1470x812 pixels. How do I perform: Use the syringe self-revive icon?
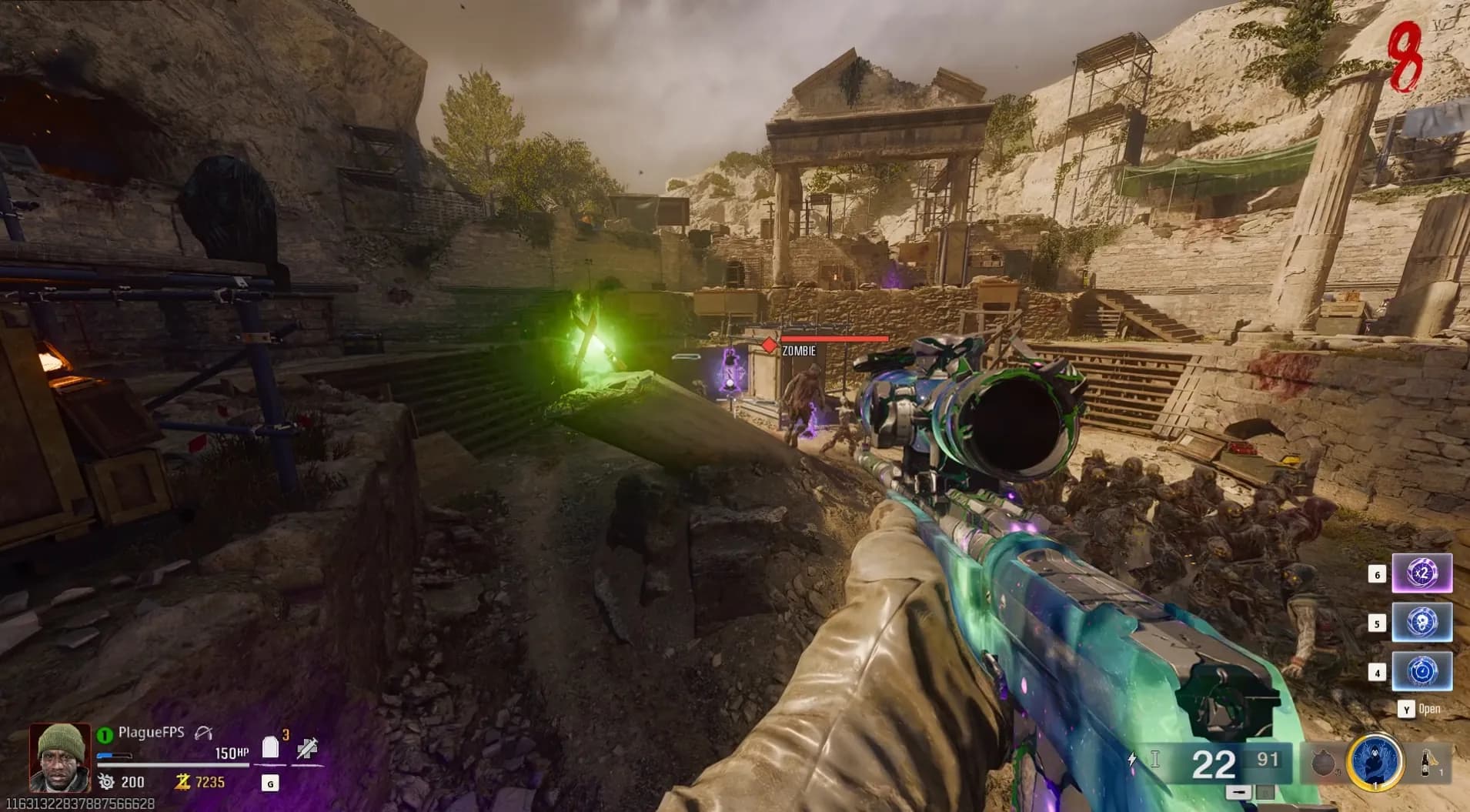pos(307,748)
